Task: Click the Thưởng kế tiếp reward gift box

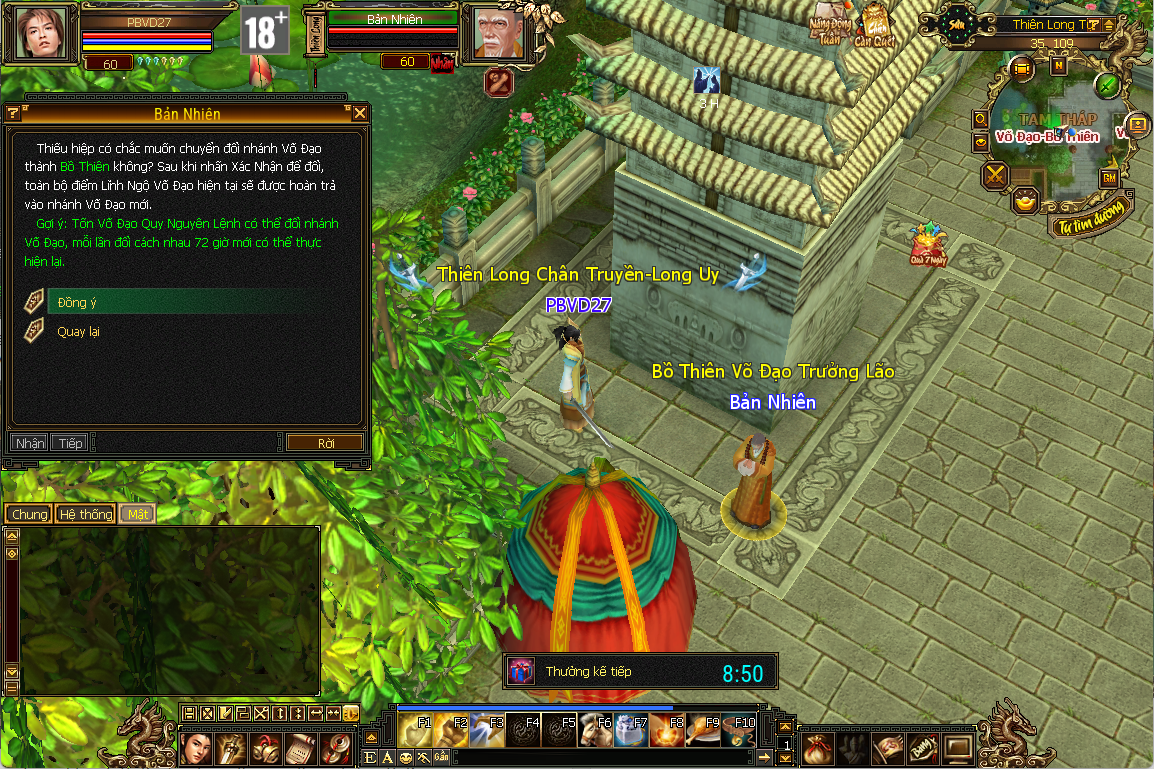Action: (x=521, y=671)
